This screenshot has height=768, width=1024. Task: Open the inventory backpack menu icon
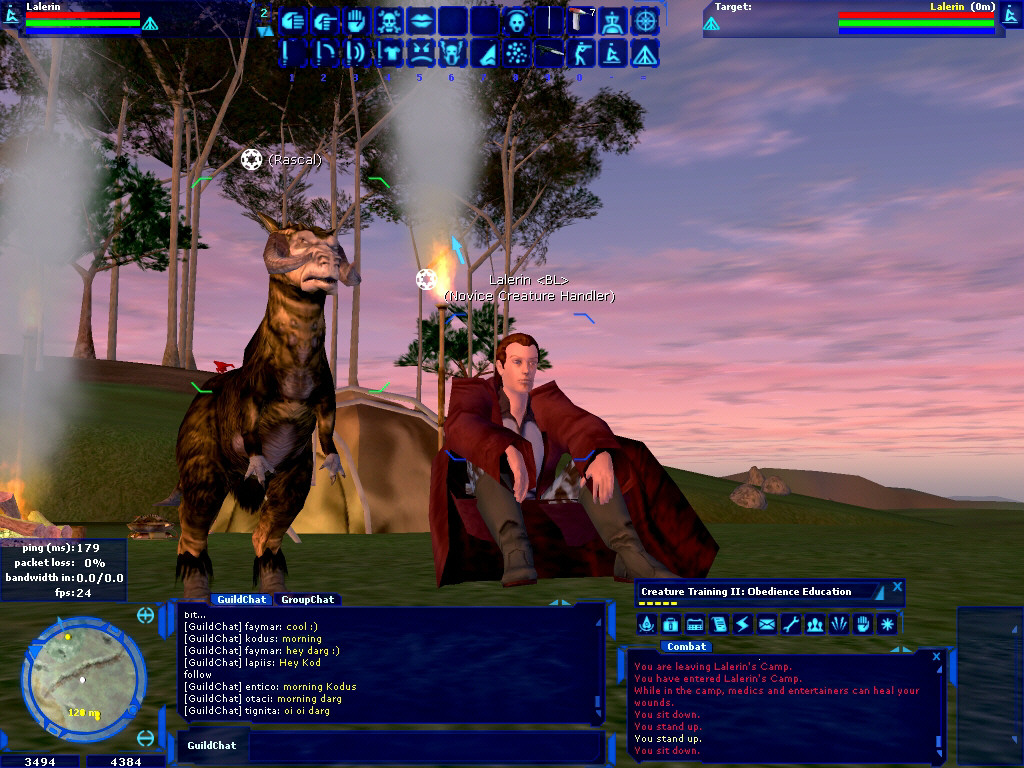click(x=671, y=625)
